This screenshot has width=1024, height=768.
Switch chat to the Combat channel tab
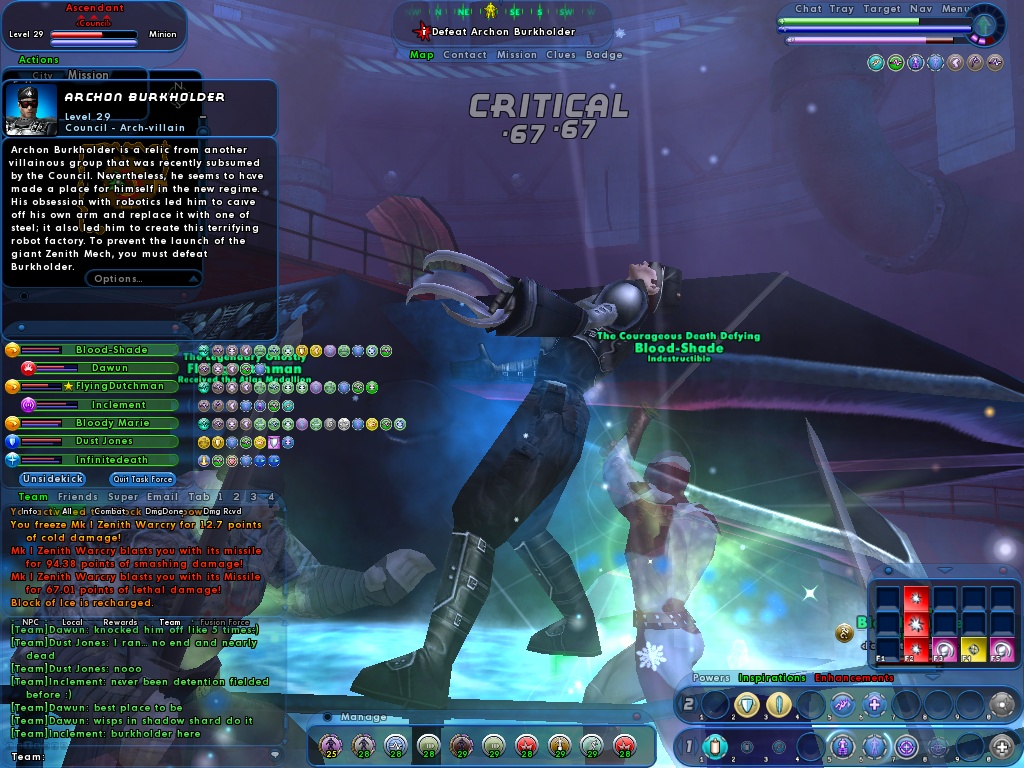pos(110,511)
